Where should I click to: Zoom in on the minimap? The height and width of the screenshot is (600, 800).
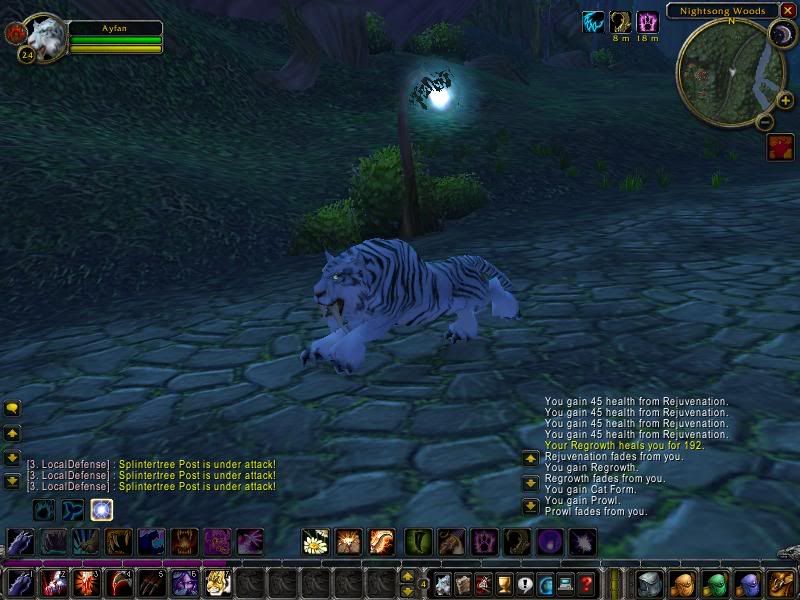[784, 100]
